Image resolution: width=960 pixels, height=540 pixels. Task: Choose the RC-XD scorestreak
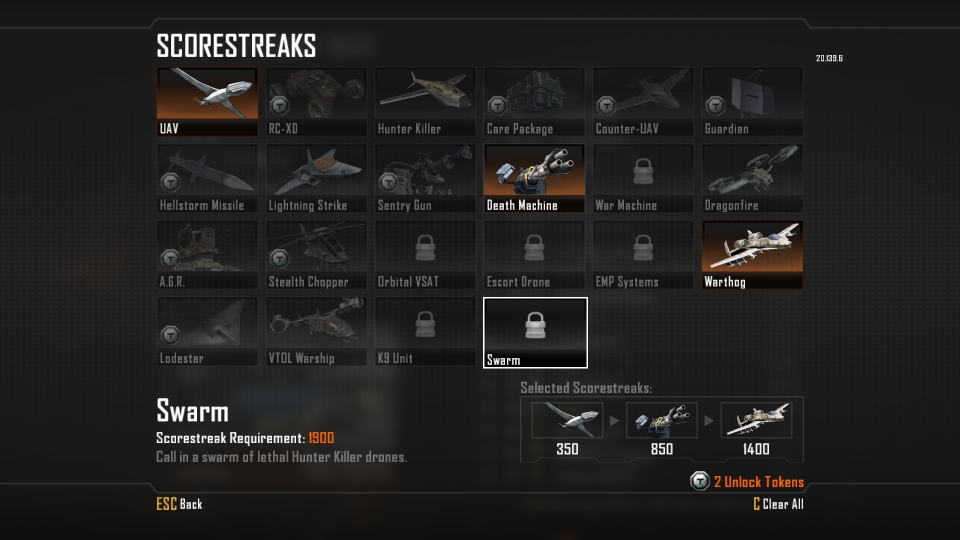click(316, 102)
